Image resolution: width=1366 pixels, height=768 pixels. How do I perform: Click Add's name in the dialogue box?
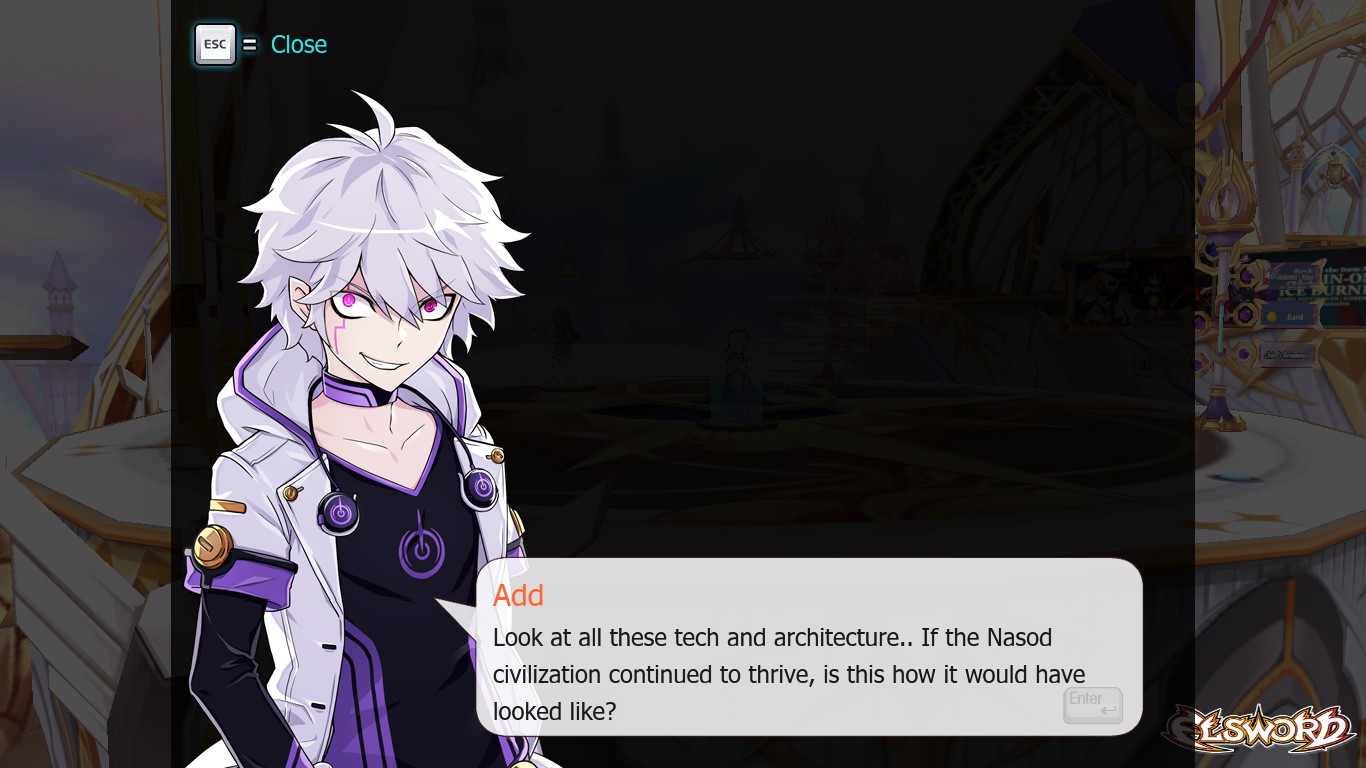(x=518, y=595)
